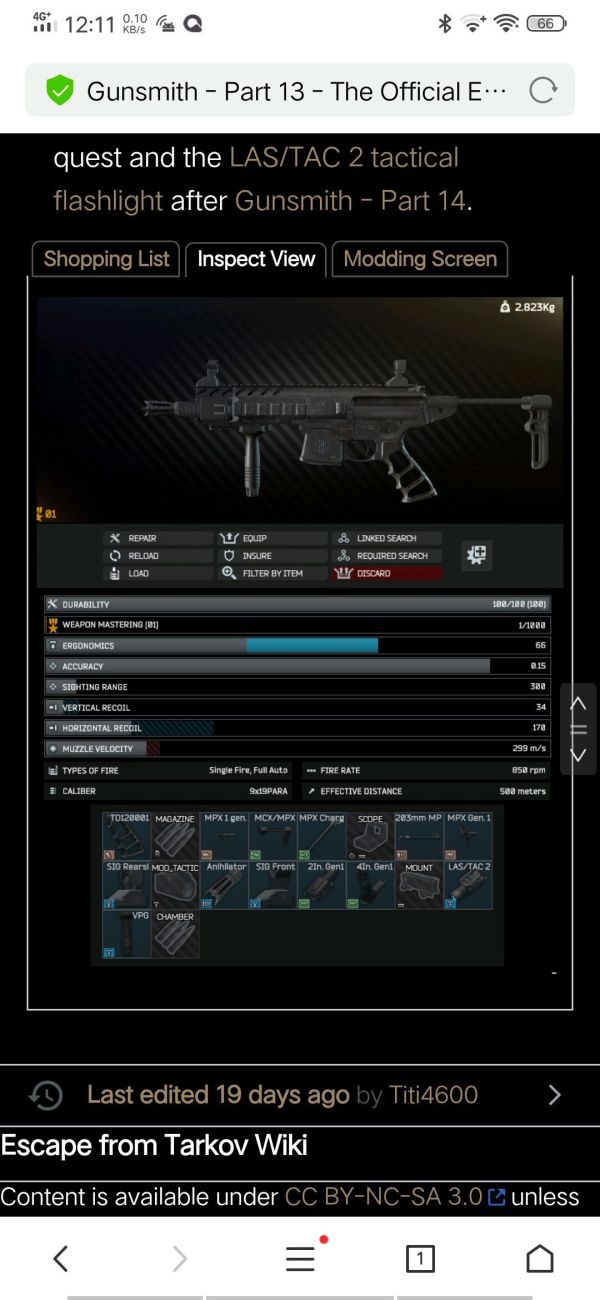Follow the Gunsmith - Part 14 link
The height and width of the screenshot is (1300, 600).
[x=350, y=201]
